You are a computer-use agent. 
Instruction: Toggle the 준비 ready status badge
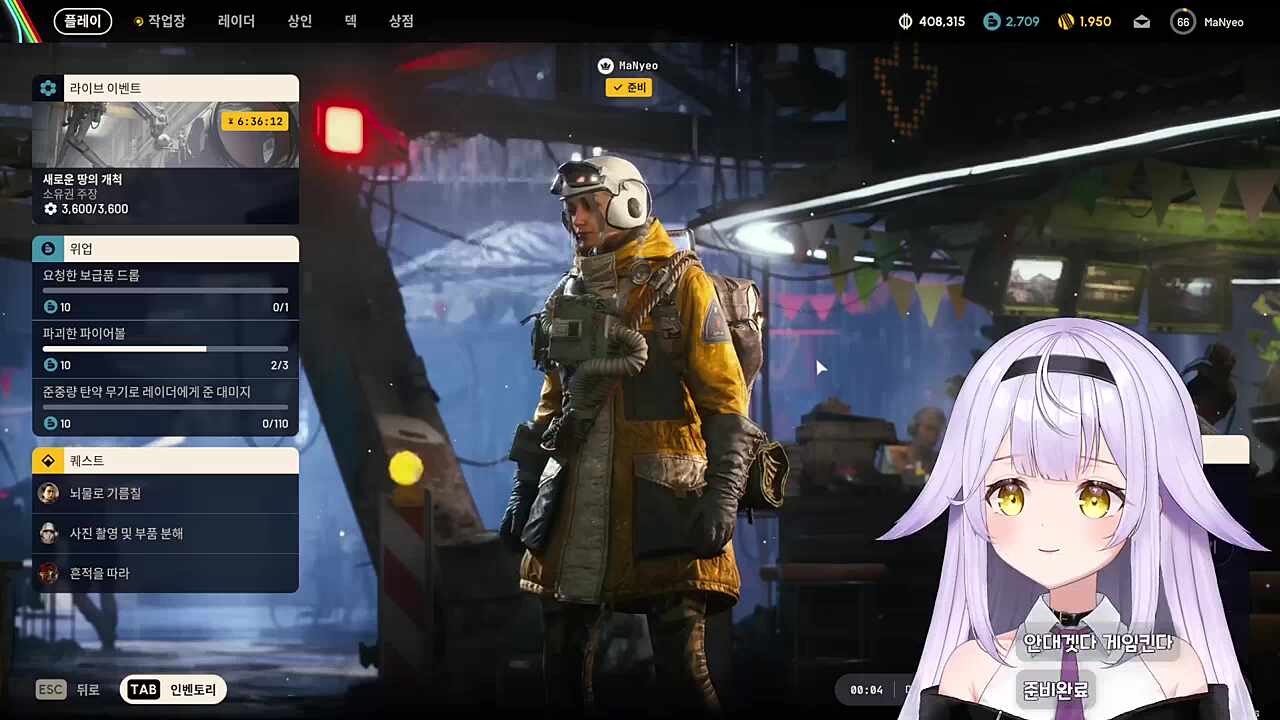(x=628, y=88)
